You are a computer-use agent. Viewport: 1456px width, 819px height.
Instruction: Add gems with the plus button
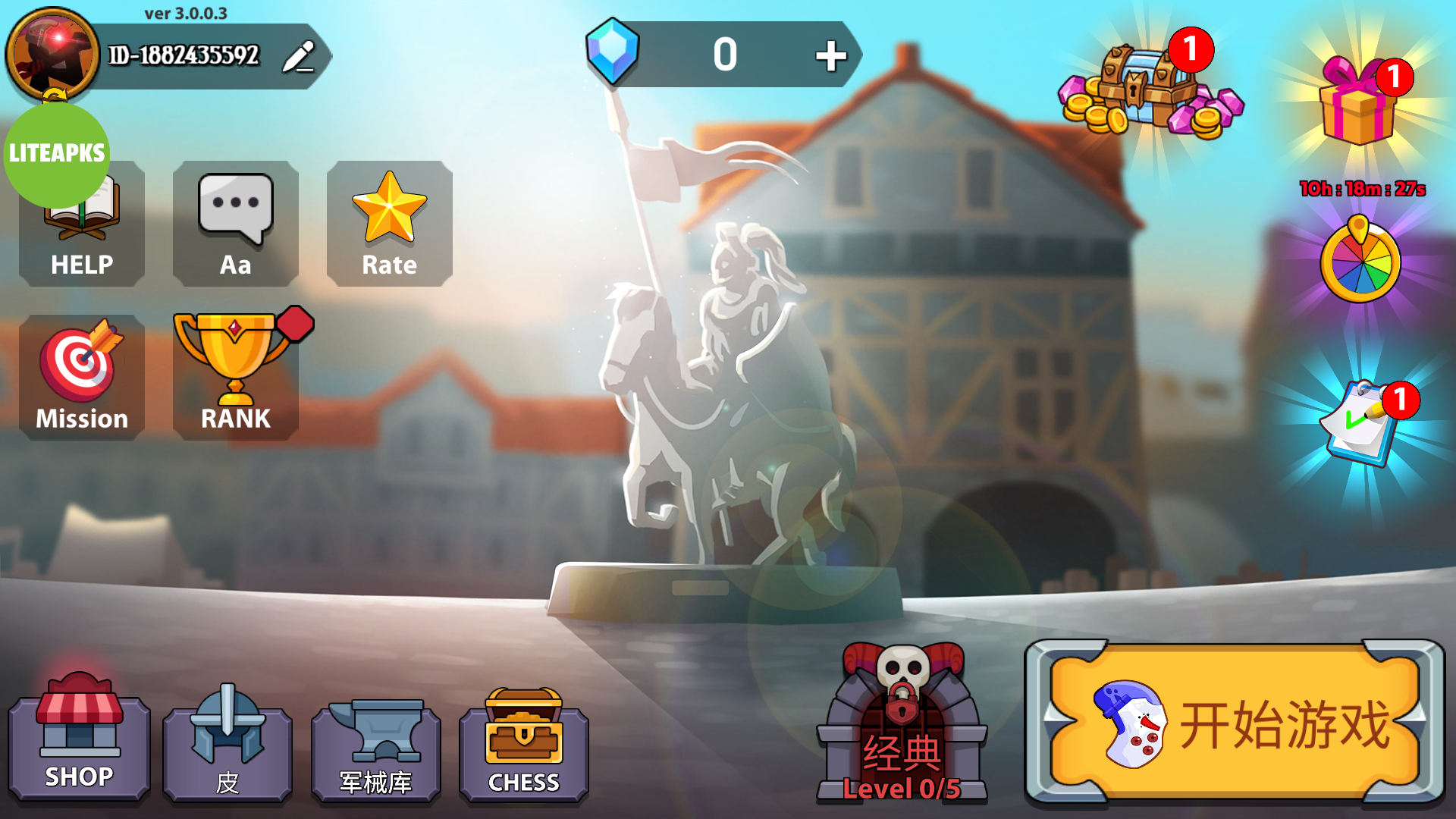(830, 55)
